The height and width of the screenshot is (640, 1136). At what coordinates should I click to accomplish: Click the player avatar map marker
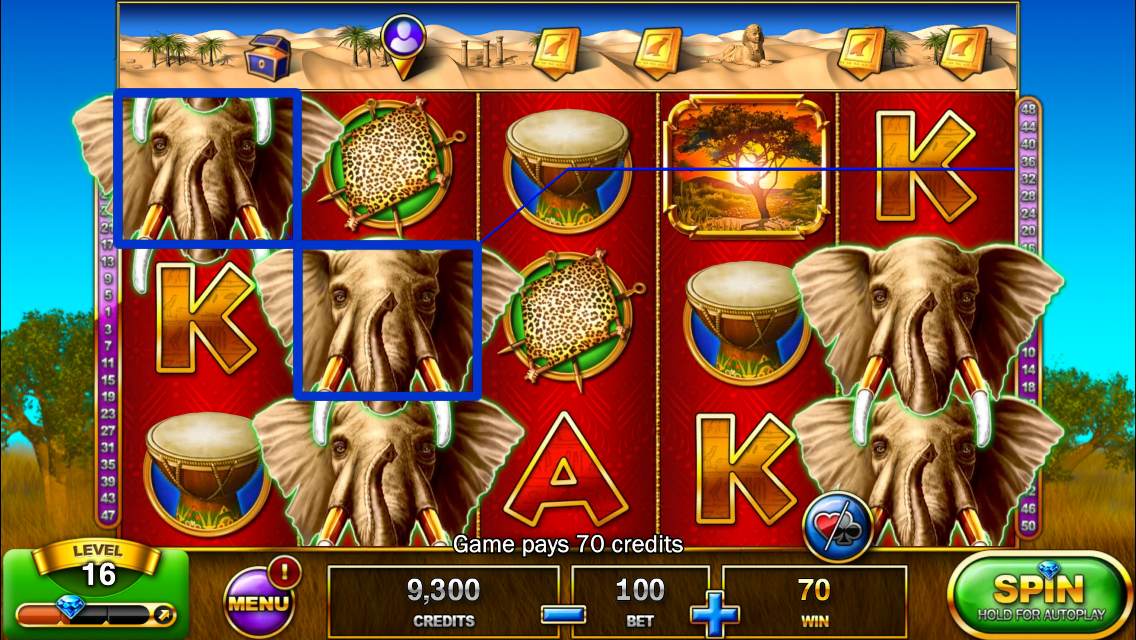click(403, 43)
